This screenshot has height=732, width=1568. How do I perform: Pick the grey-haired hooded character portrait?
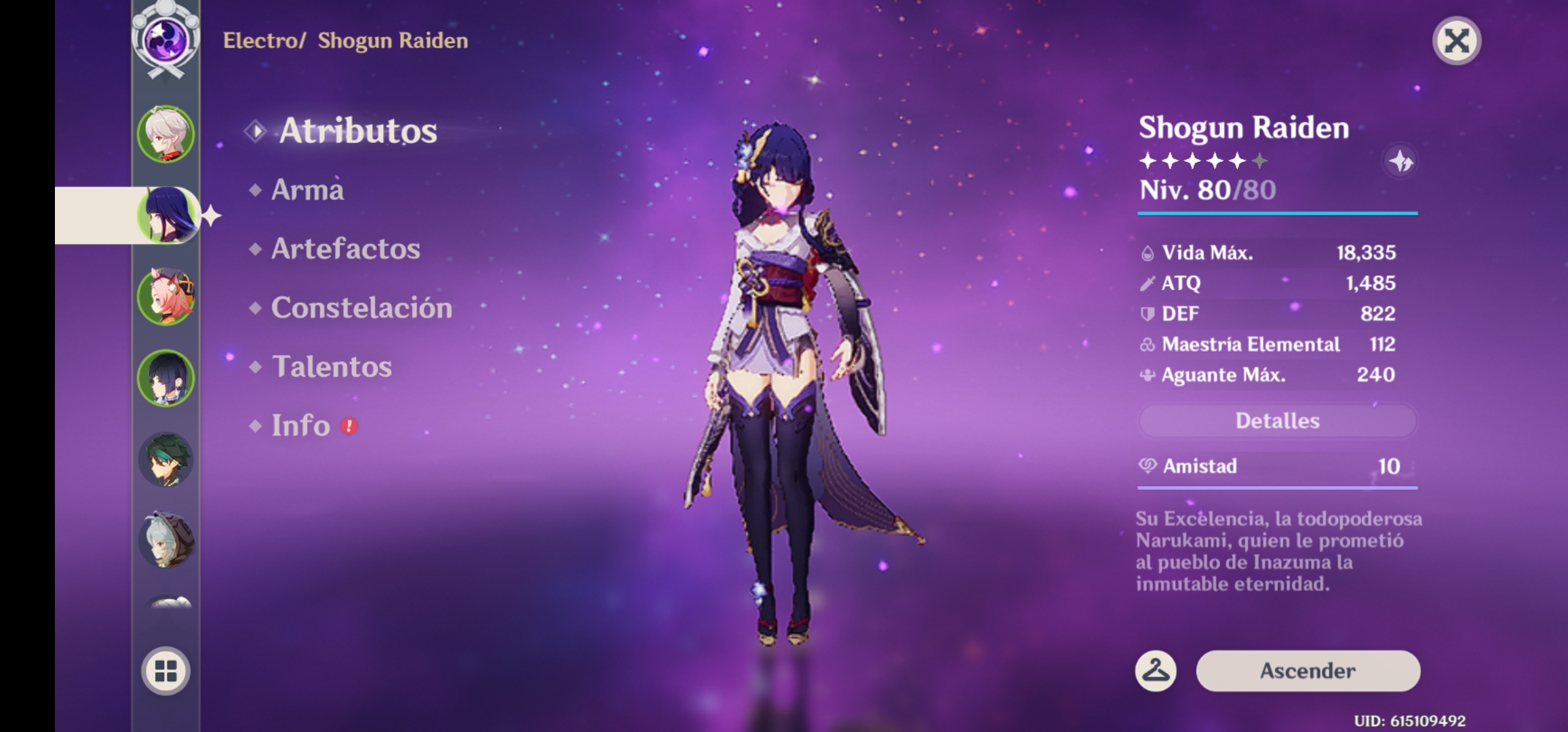click(x=166, y=540)
